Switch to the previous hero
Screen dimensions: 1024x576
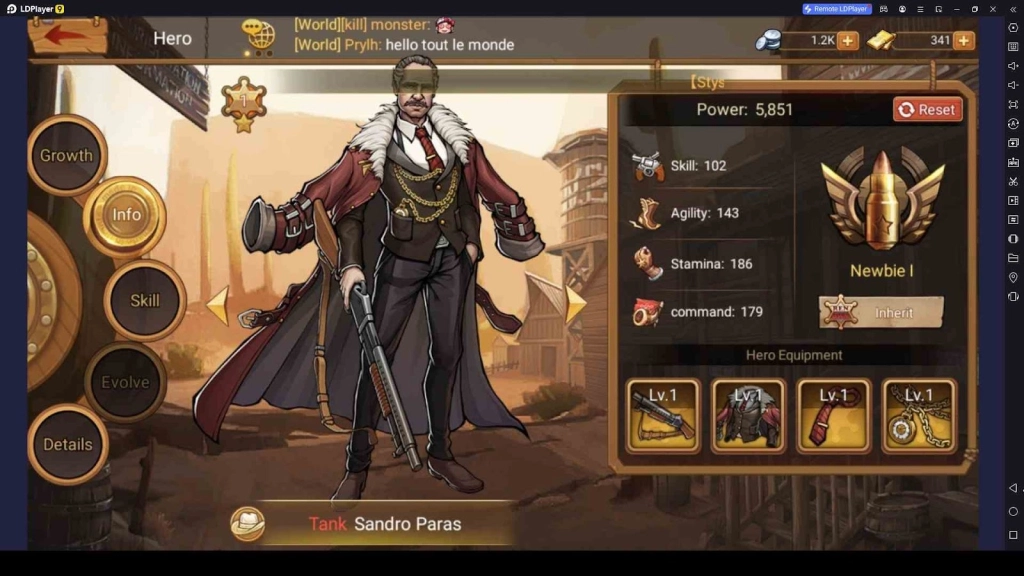(x=218, y=306)
